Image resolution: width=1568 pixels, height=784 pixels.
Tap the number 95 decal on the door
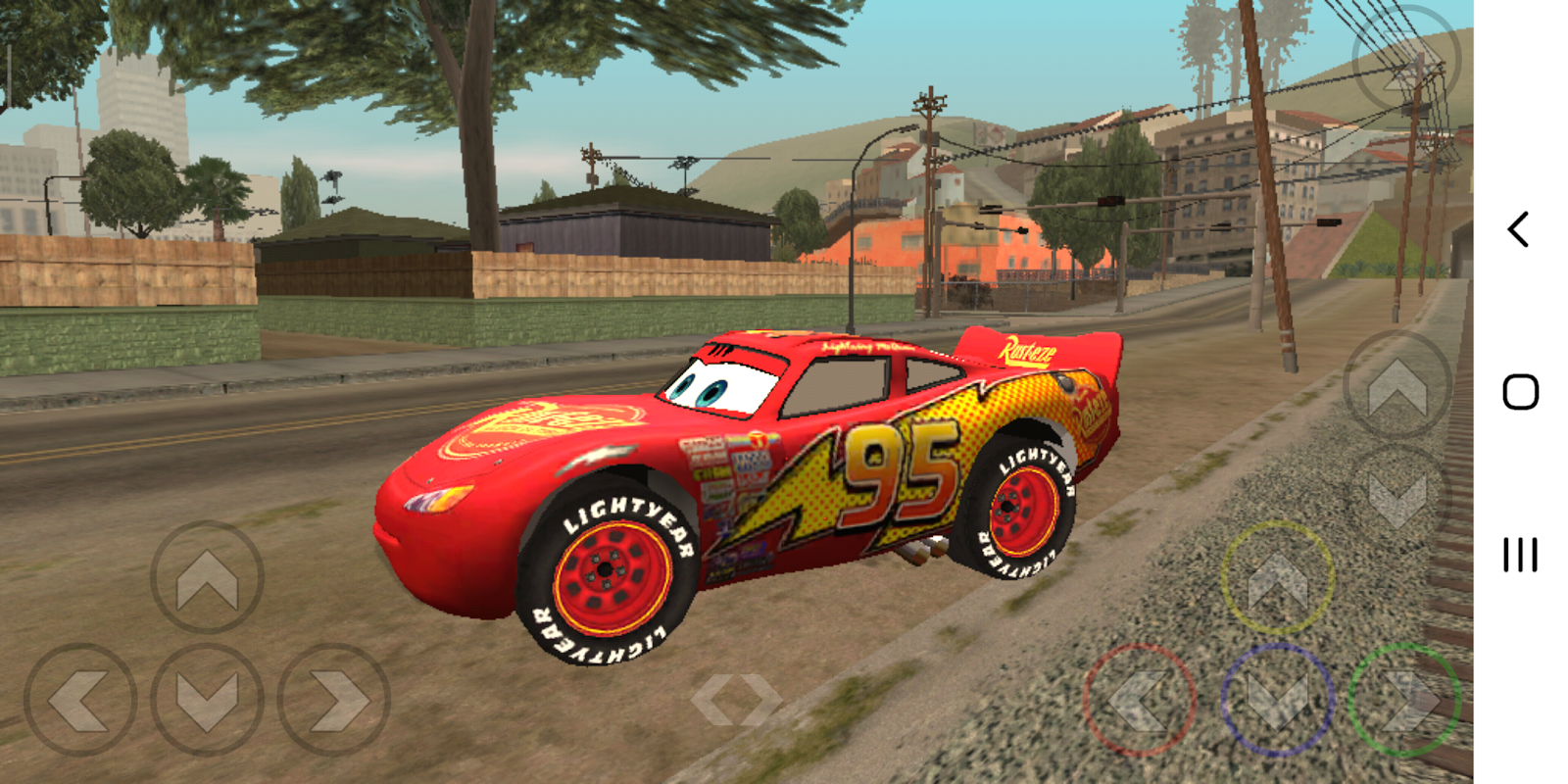(x=898, y=472)
